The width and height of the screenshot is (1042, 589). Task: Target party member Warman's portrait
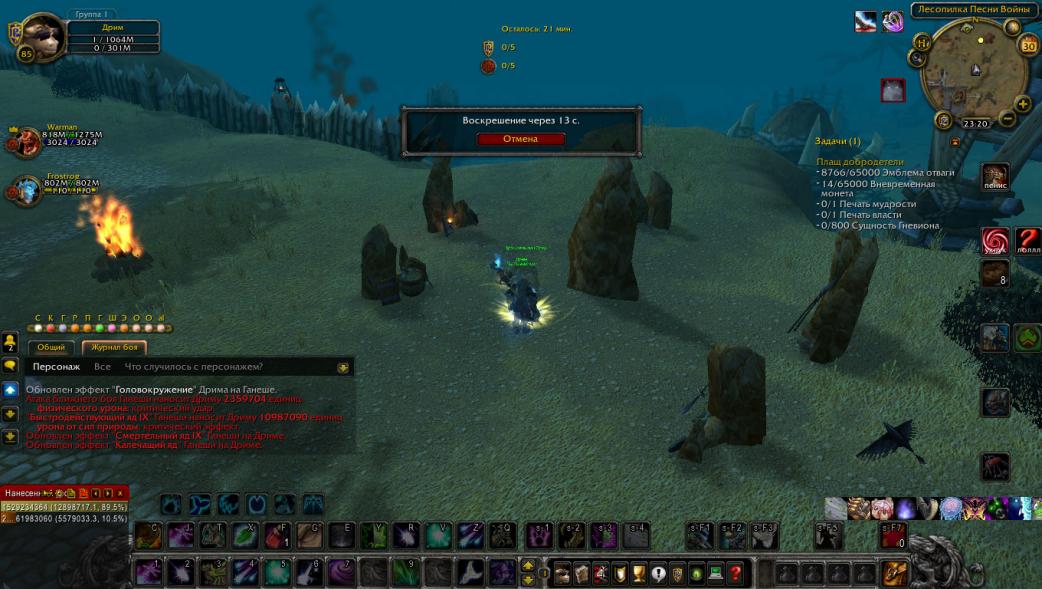24,142
